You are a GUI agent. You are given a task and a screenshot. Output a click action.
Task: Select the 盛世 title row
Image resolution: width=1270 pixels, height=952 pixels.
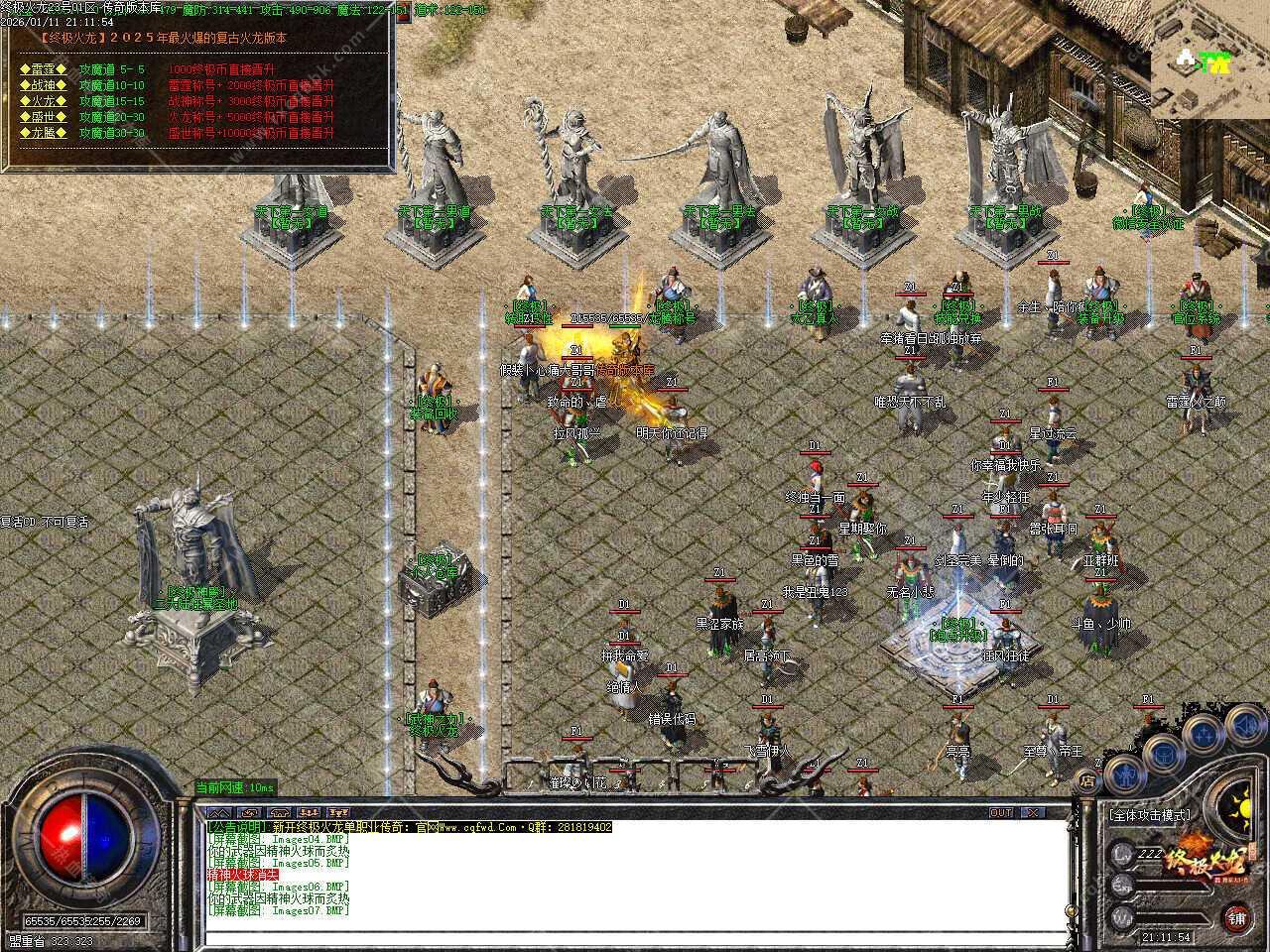[45, 117]
